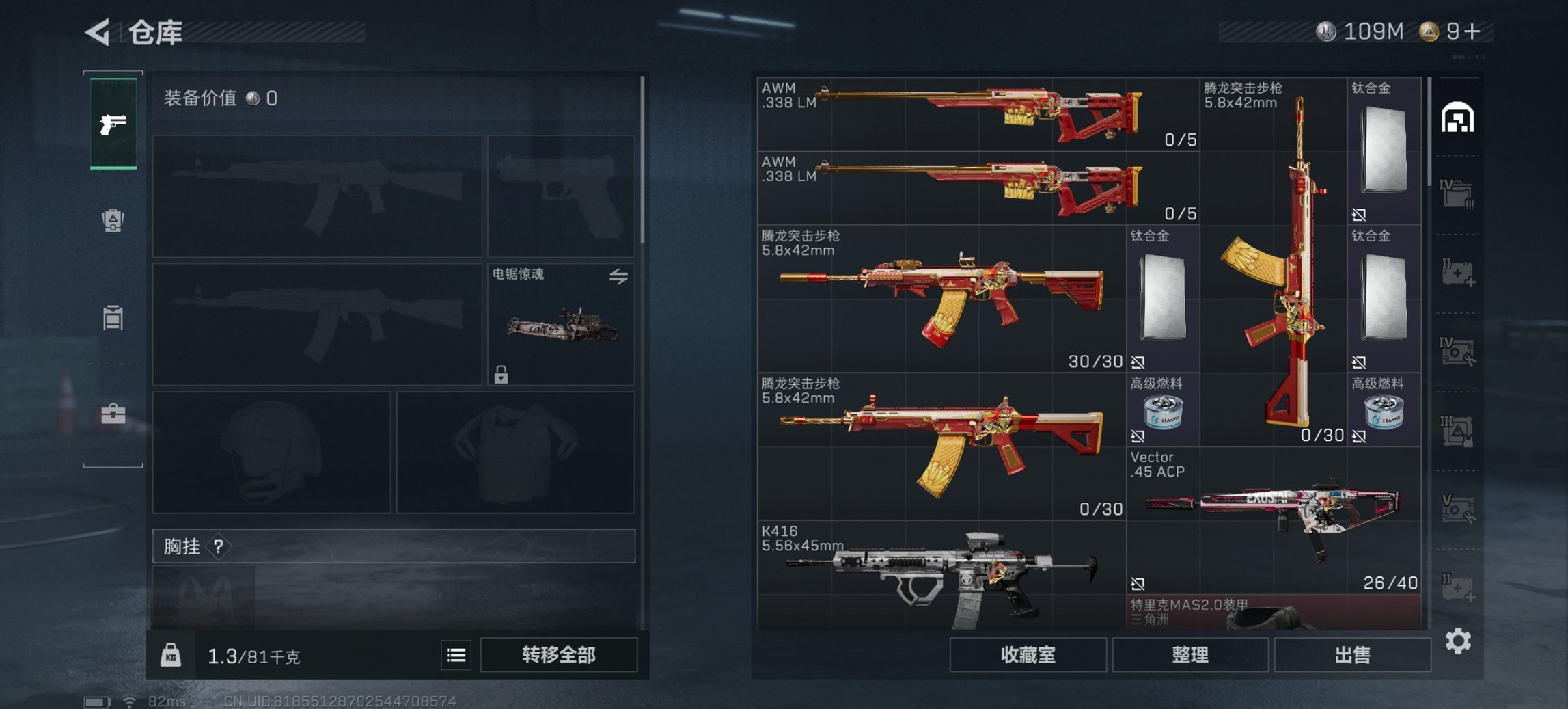Click the 出售 sell button
Viewport: 1568px width, 709px height.
click(x=1352, y=654)
